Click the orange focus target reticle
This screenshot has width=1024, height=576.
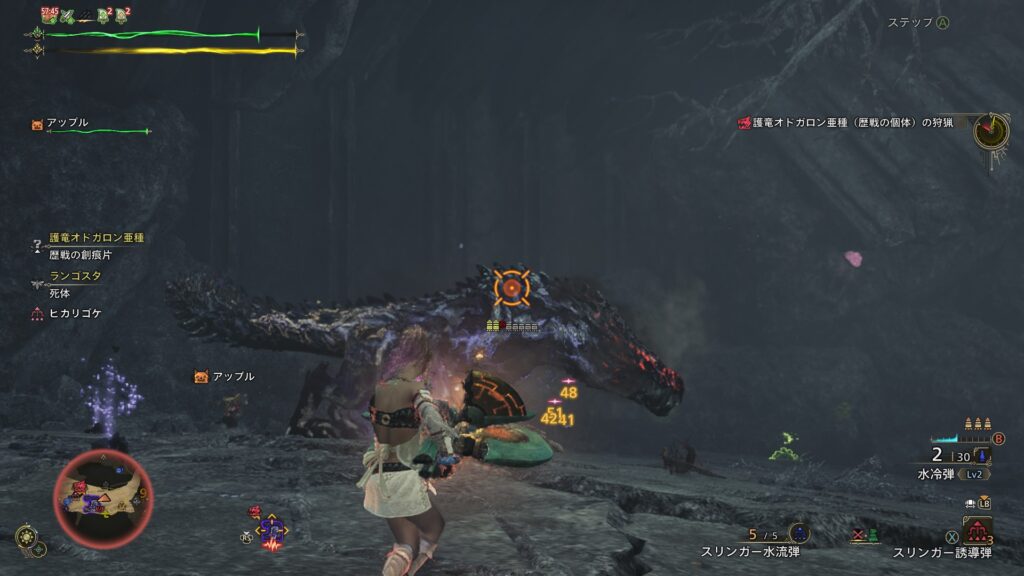[511, 288]
